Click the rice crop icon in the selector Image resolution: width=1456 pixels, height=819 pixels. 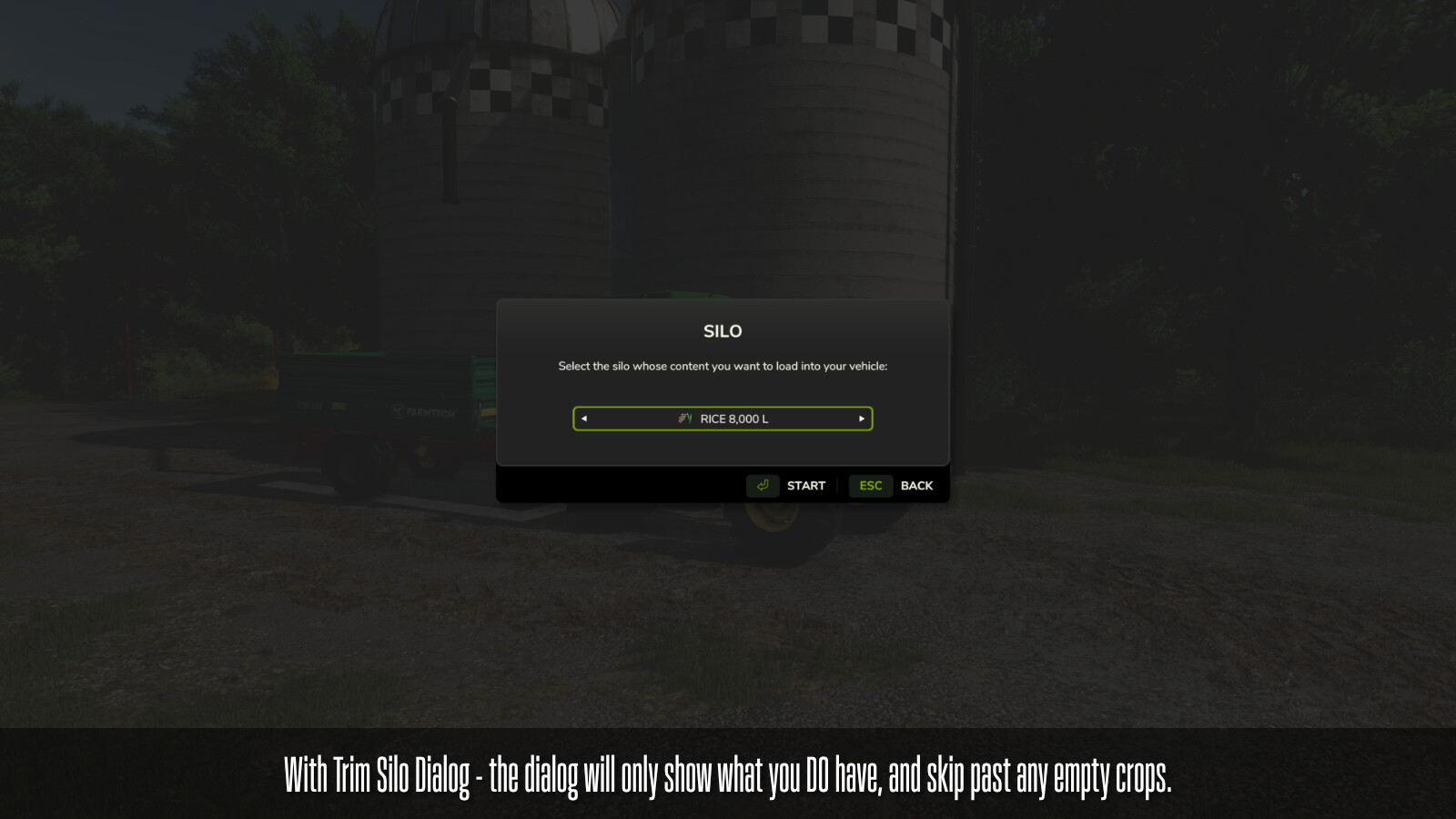(x=684, y=419)
